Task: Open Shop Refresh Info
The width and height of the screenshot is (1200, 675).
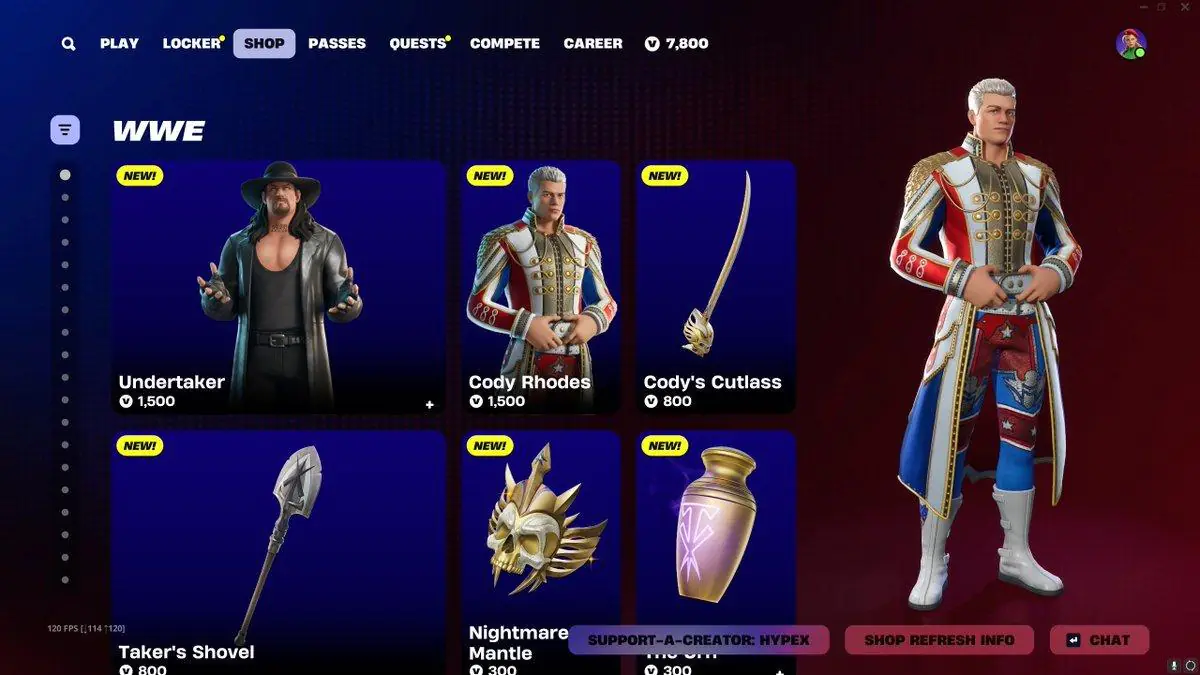Action: [939, 640]
